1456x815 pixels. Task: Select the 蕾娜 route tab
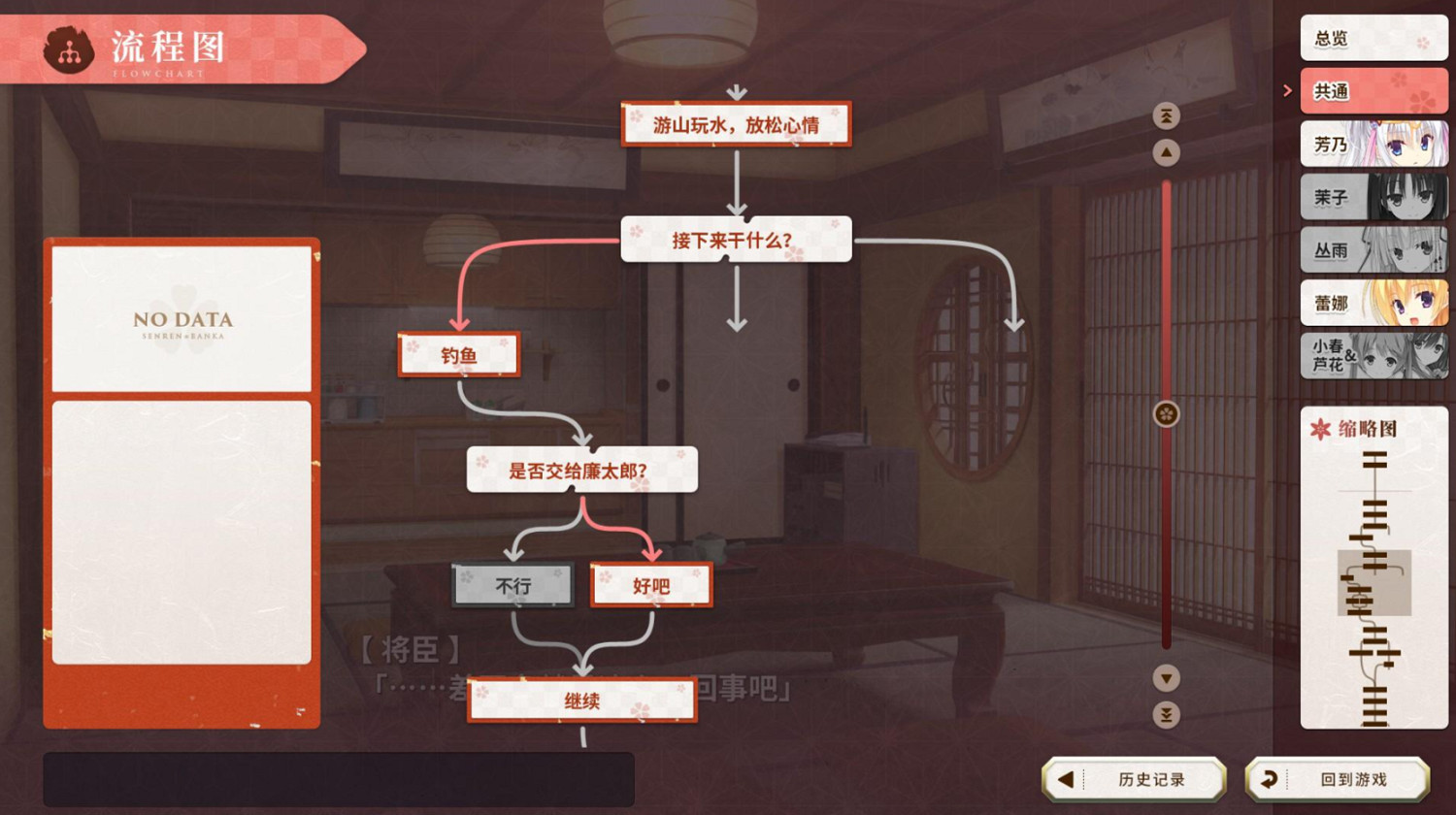click(1373, 304)
